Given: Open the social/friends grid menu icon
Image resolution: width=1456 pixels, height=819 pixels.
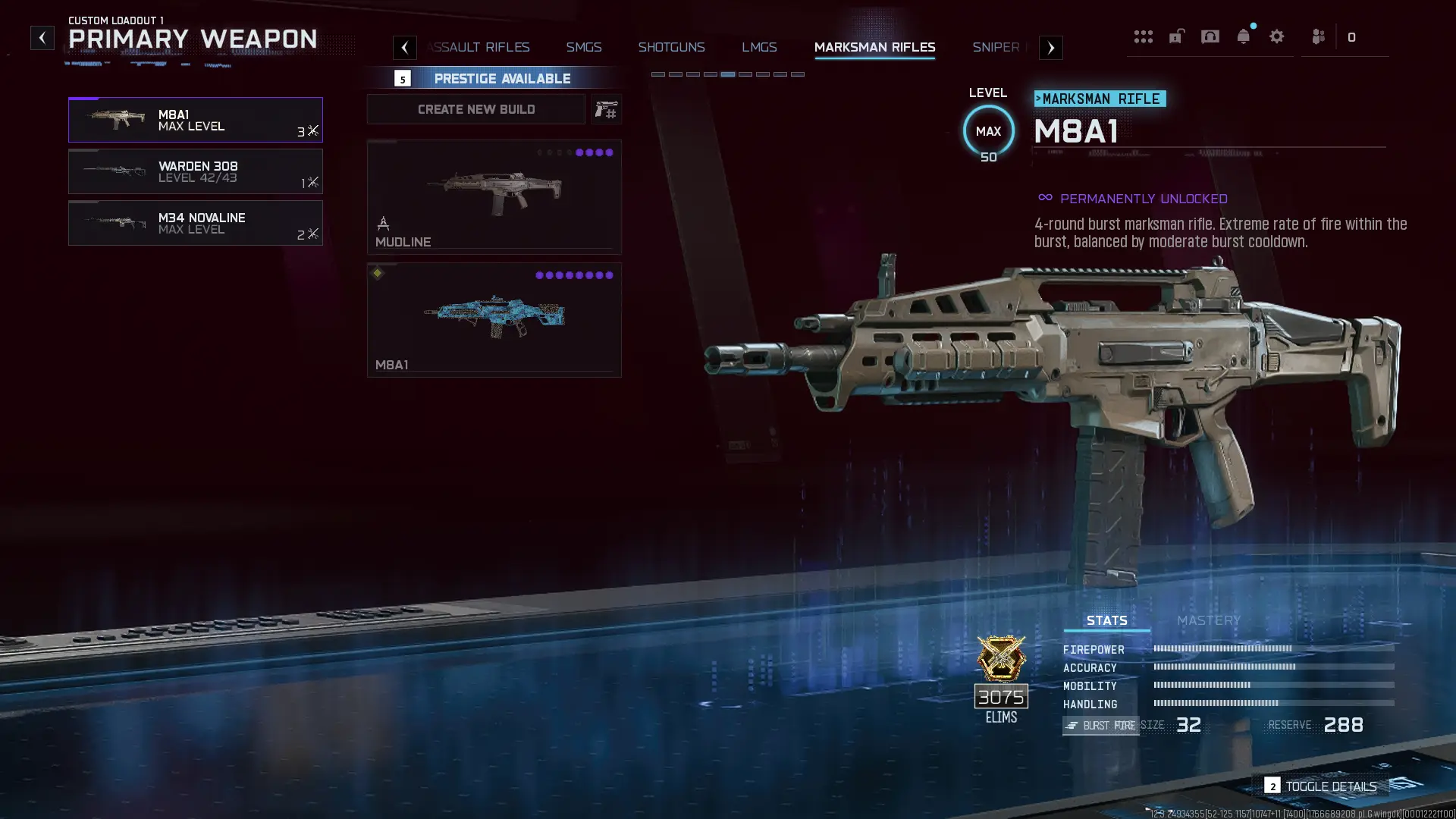Looking at the screenshot, I should click(x=1144, y=36).
